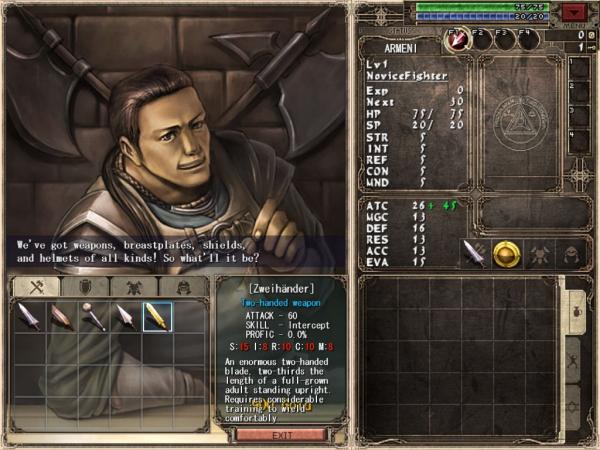
Task: Exit the weapon shop
Action: [281, 435]
